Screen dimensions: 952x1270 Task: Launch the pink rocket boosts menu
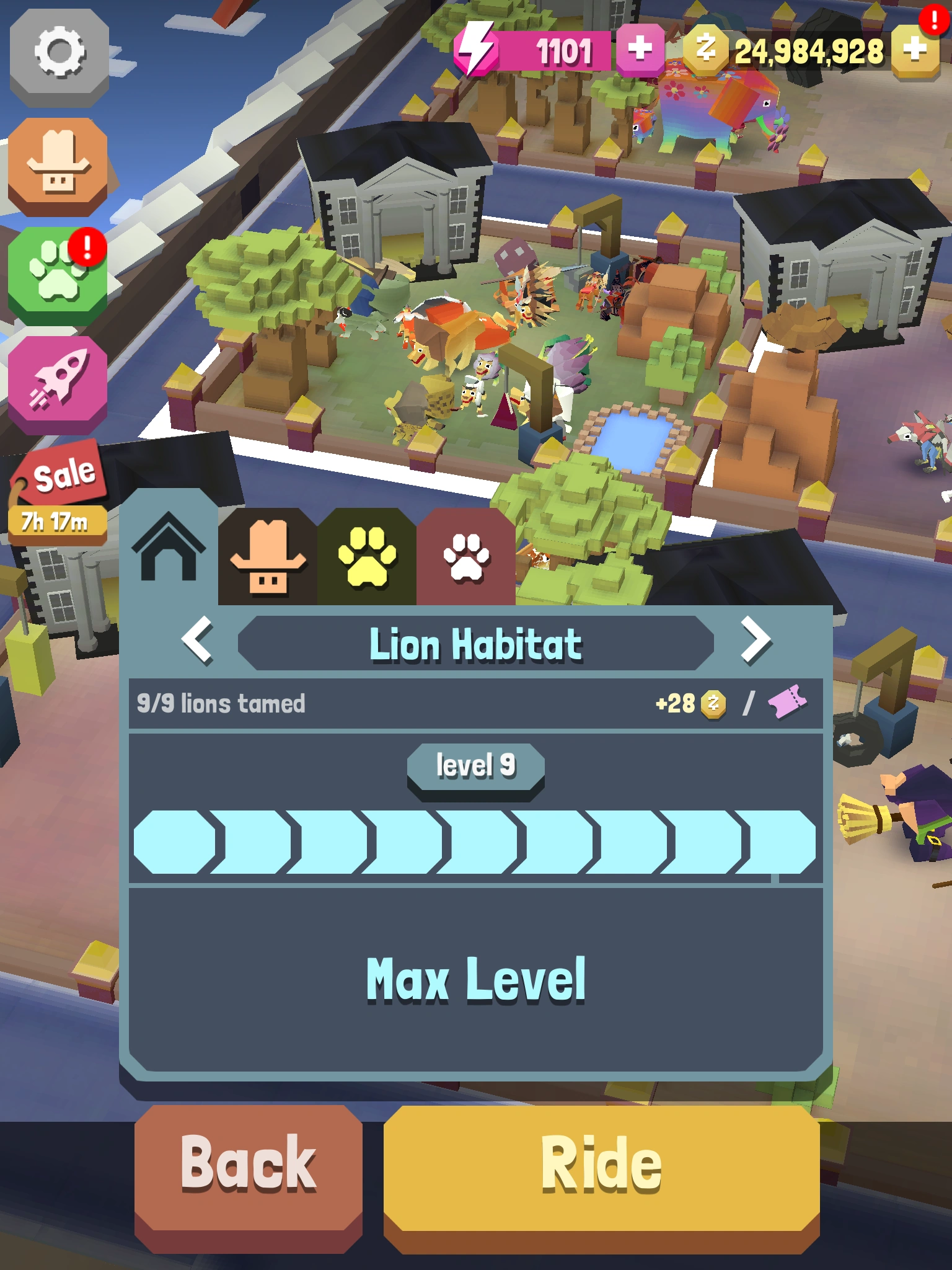point(59,381)
